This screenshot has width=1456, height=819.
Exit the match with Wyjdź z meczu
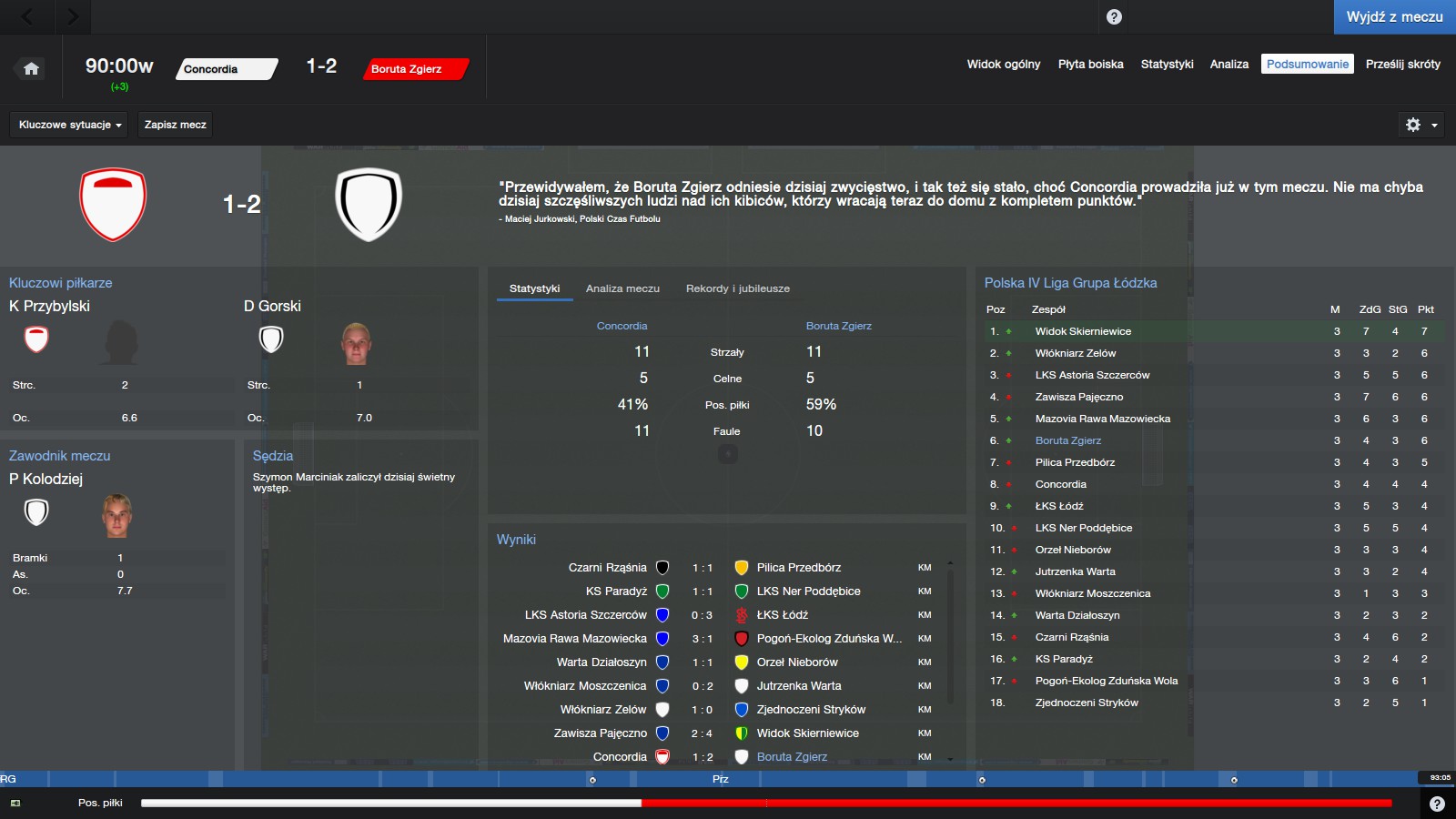click(x=1394, y=17)
